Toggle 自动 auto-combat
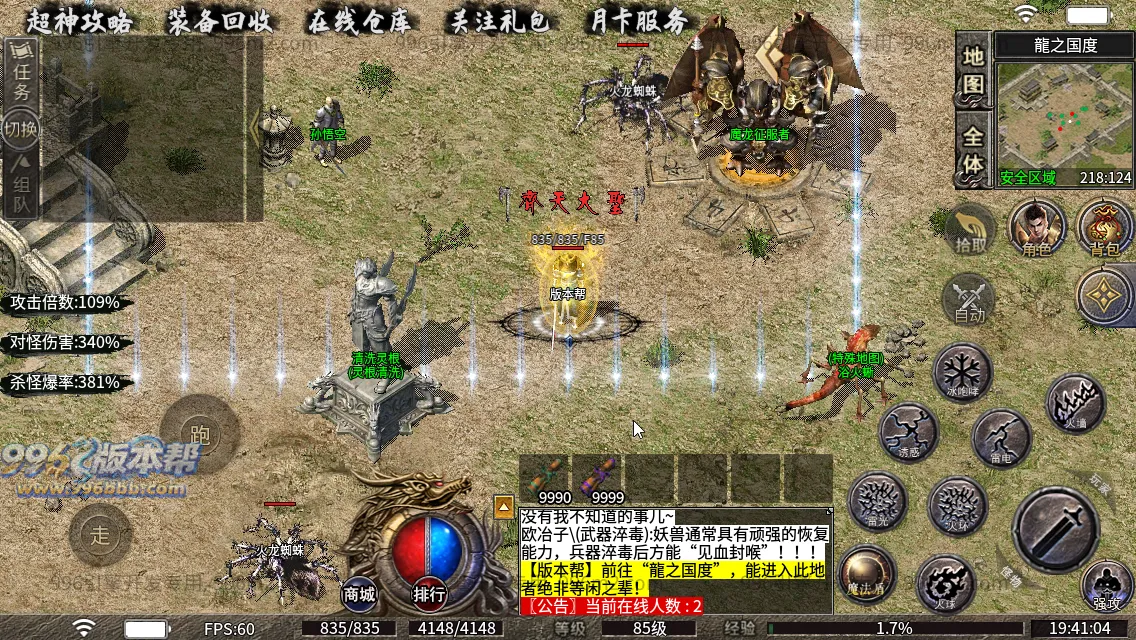Viewport: 1136px width, 640px height. [969, 300]
